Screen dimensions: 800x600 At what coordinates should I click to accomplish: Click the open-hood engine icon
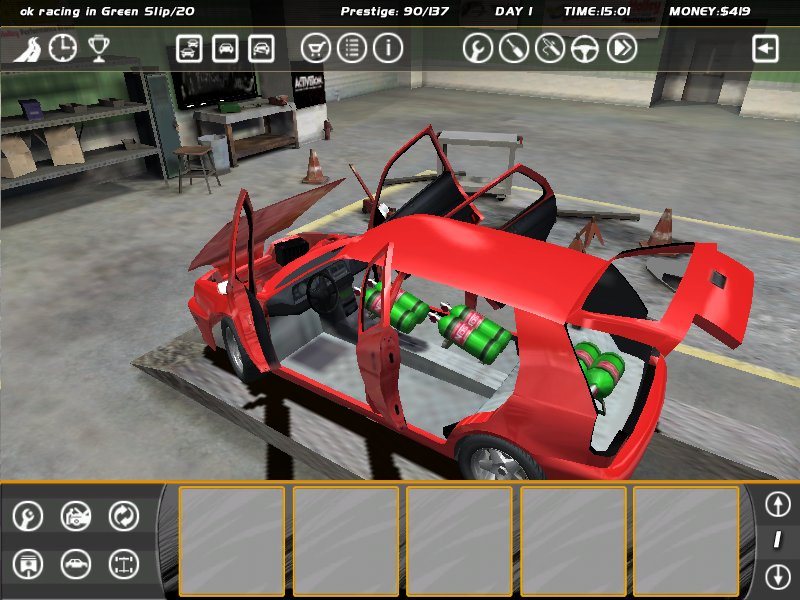coord(76,516)
